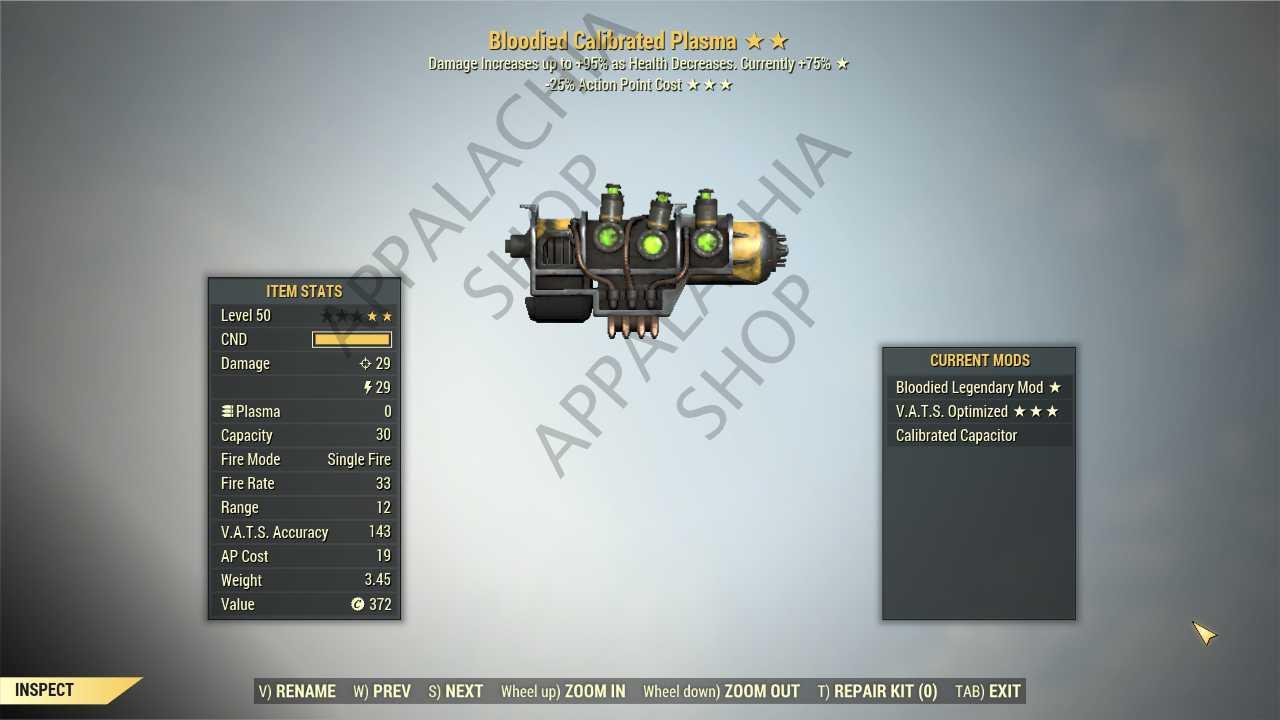Click the yellow CND condition bar

pyautogui.click(x=352, y=339)
